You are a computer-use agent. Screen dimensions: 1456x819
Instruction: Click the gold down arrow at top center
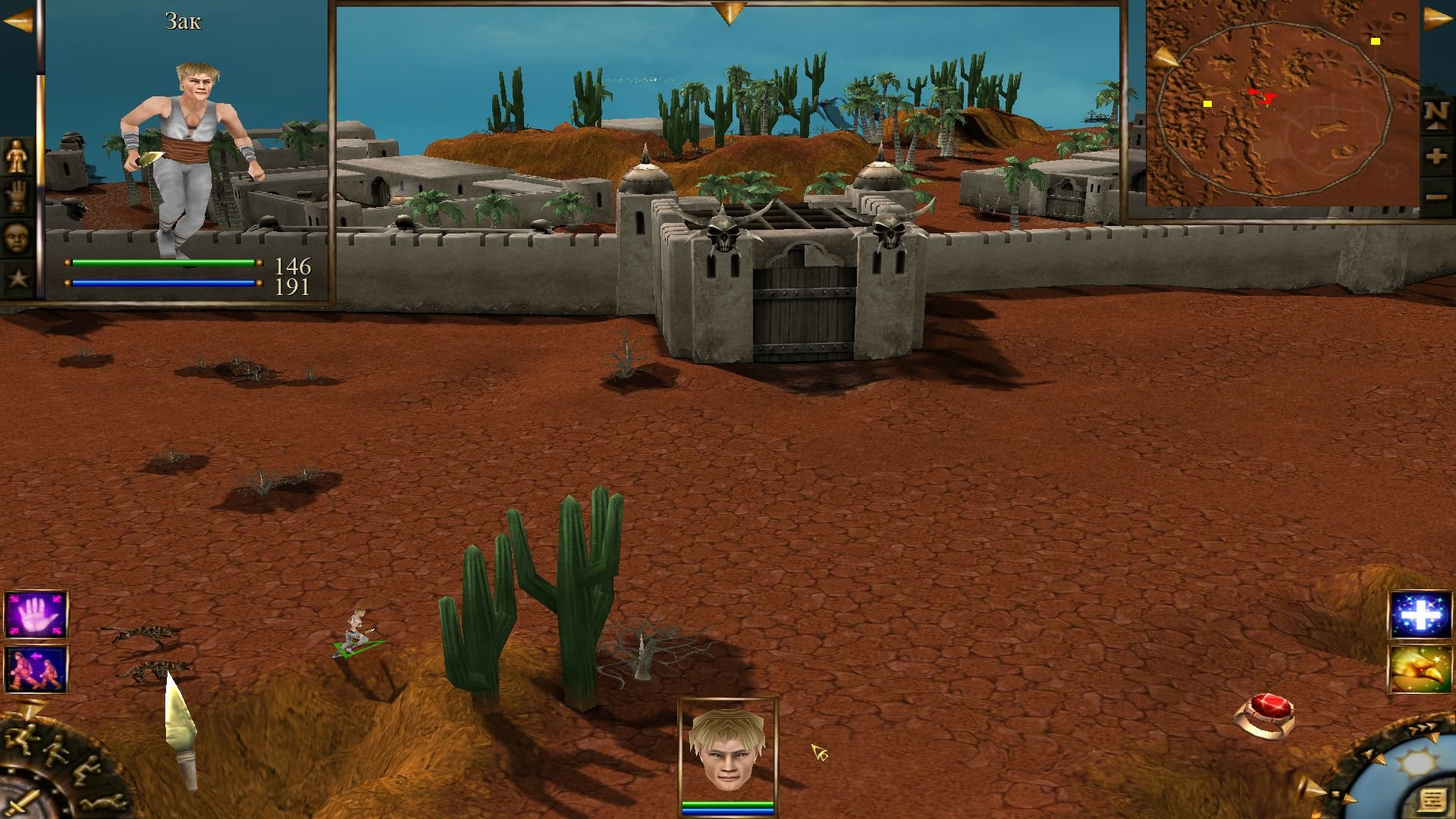coord(729,12)
